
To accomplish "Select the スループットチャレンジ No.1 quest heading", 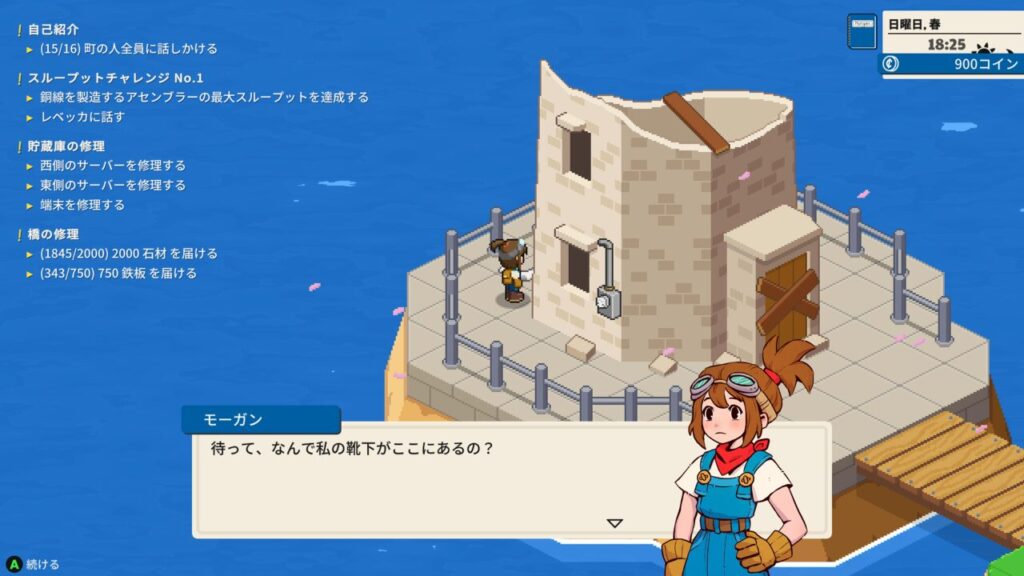I will [x=115, y=78].
